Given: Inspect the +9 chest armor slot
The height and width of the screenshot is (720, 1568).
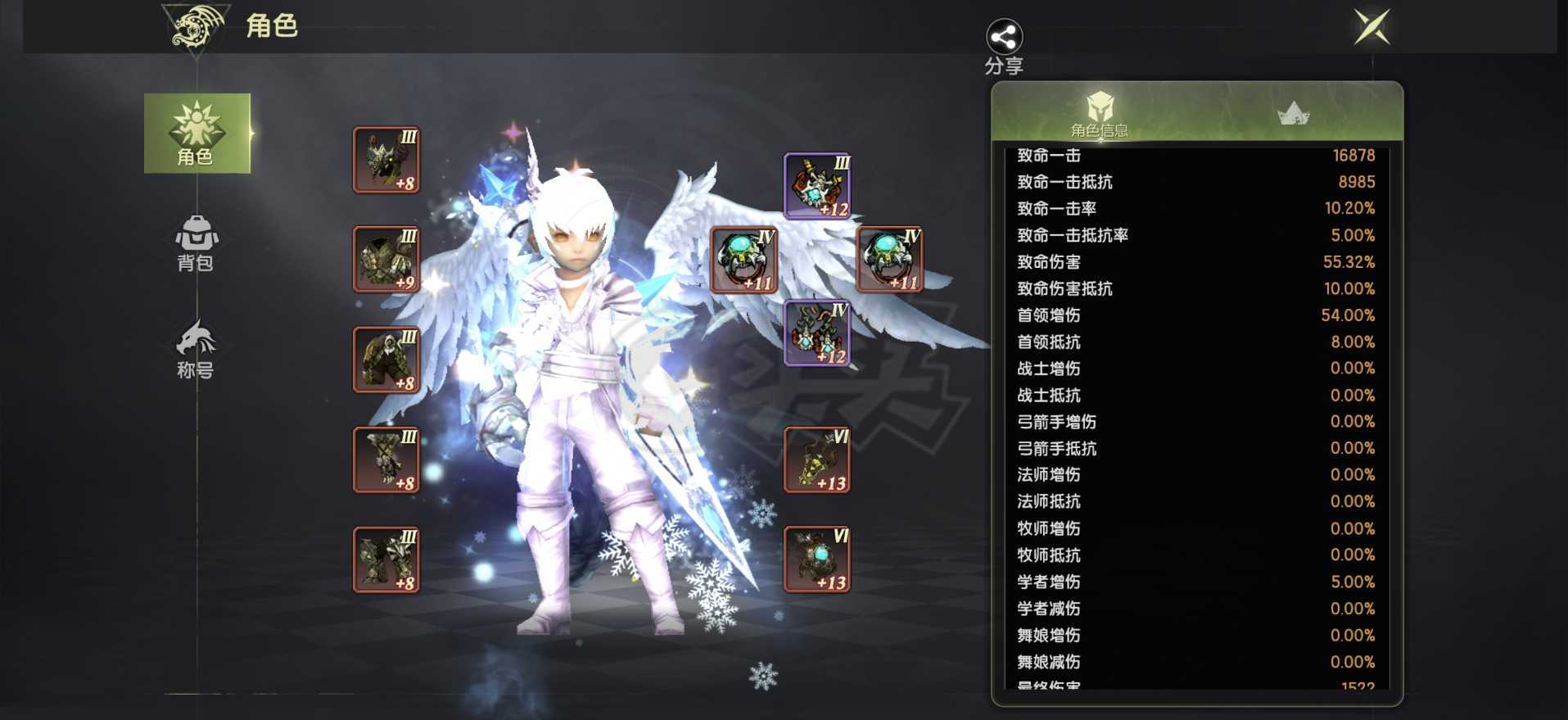Looking at the screenshot, I should click(386, 260).
